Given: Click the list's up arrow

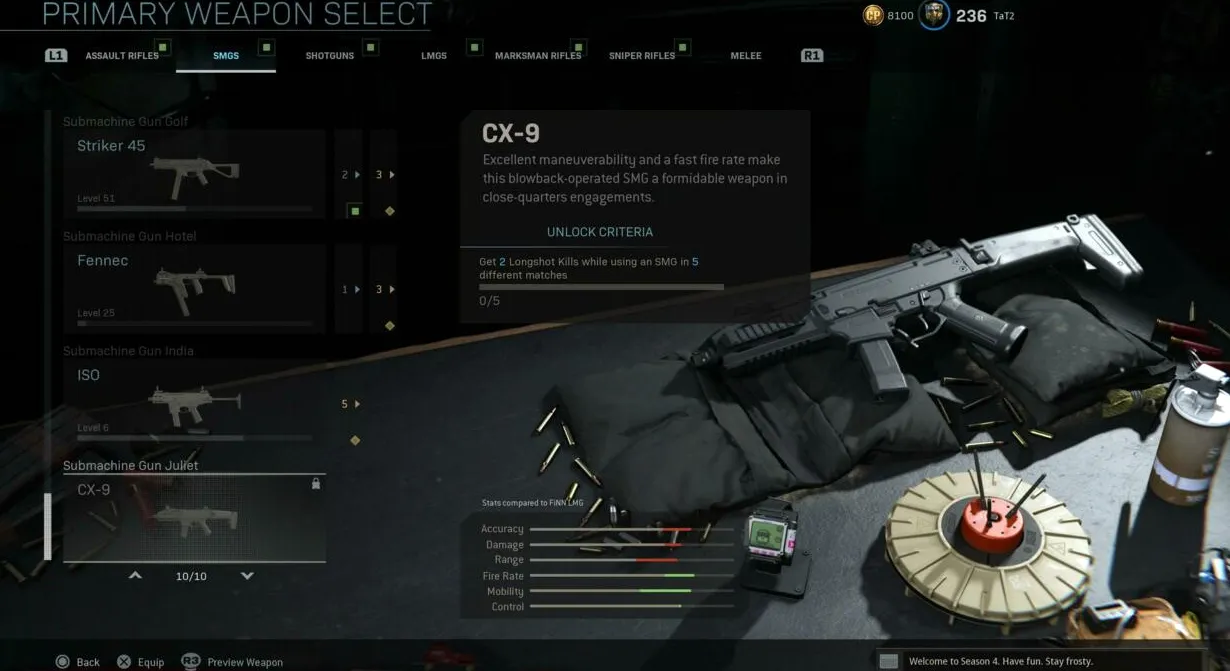Looking at the screenshot, I should [x=135, y=576].
